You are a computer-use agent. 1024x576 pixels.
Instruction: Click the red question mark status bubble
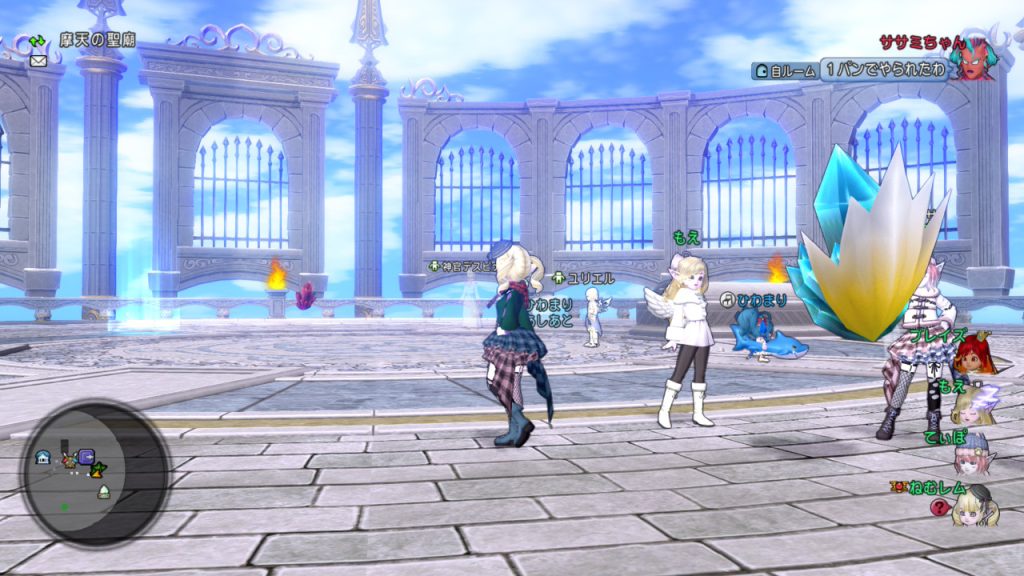pyautogui.click(x=939, y=507)
